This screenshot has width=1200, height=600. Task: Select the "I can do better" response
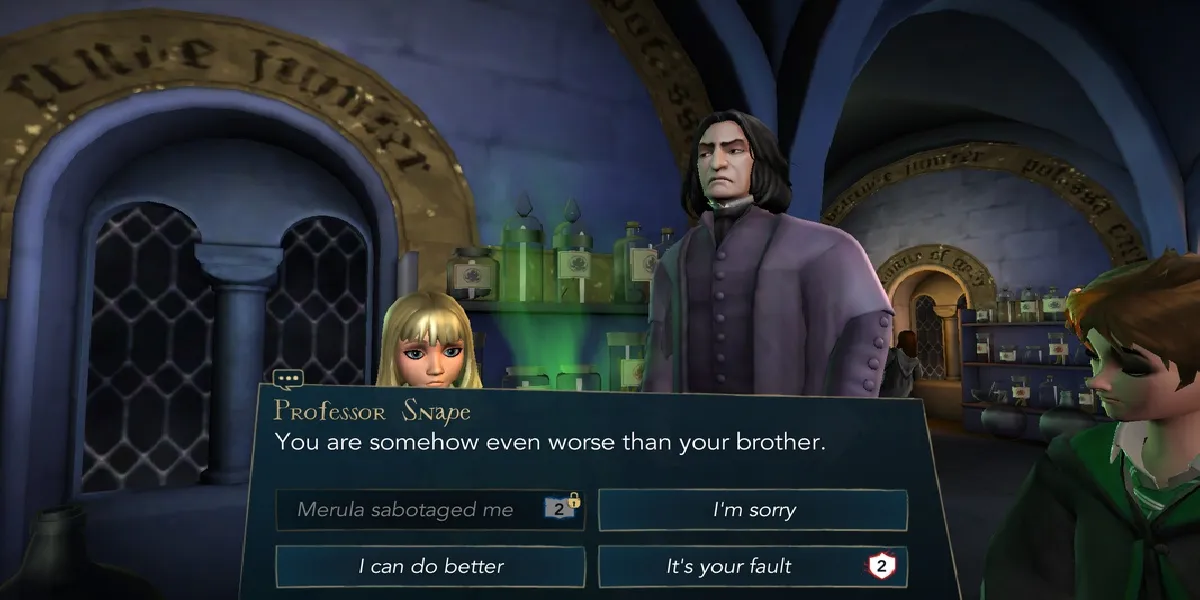pos(430,566)
